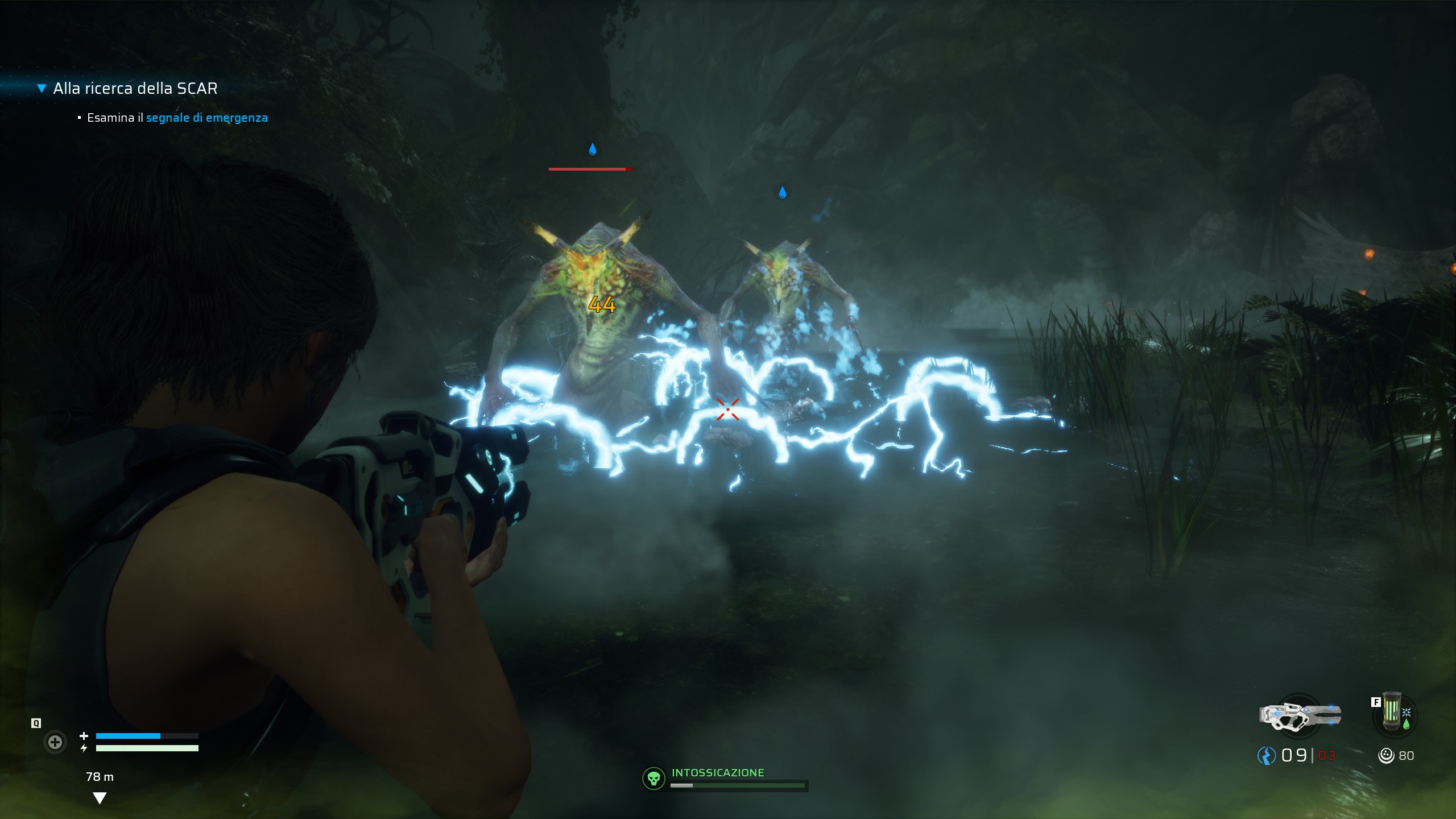Click the equipped electric weapon icon
Viewport: 1456px width, 819px height.
pyautogui.click(x=1300, y=715)
